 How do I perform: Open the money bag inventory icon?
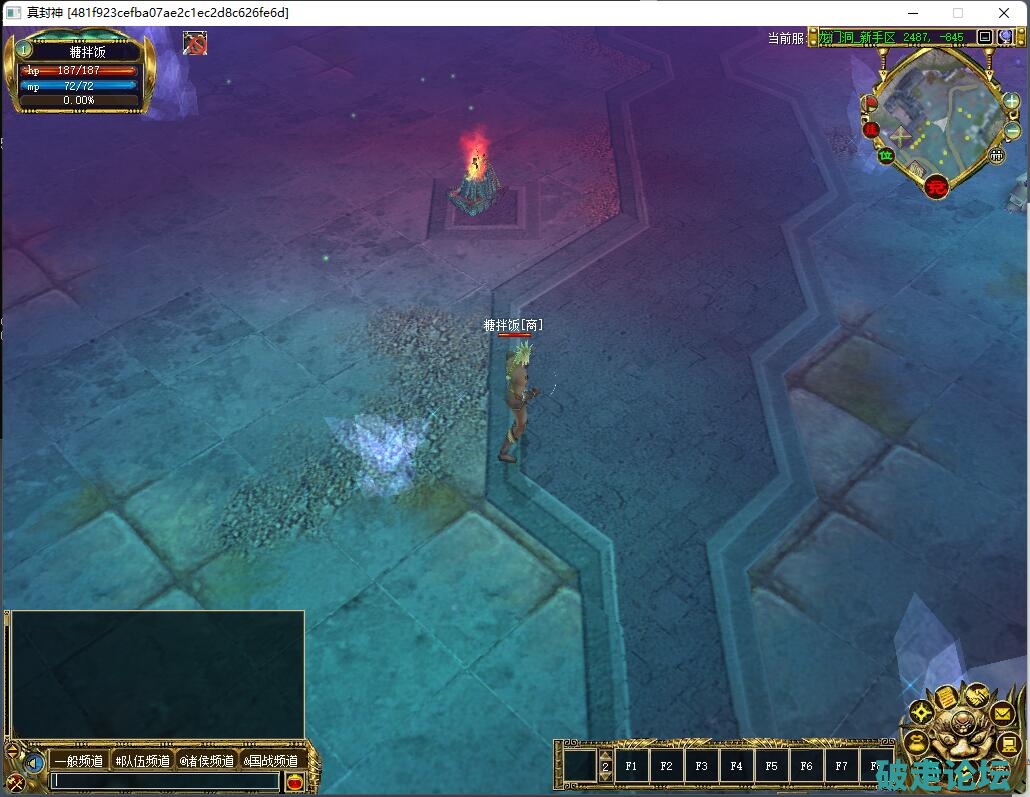pos(915,741)
